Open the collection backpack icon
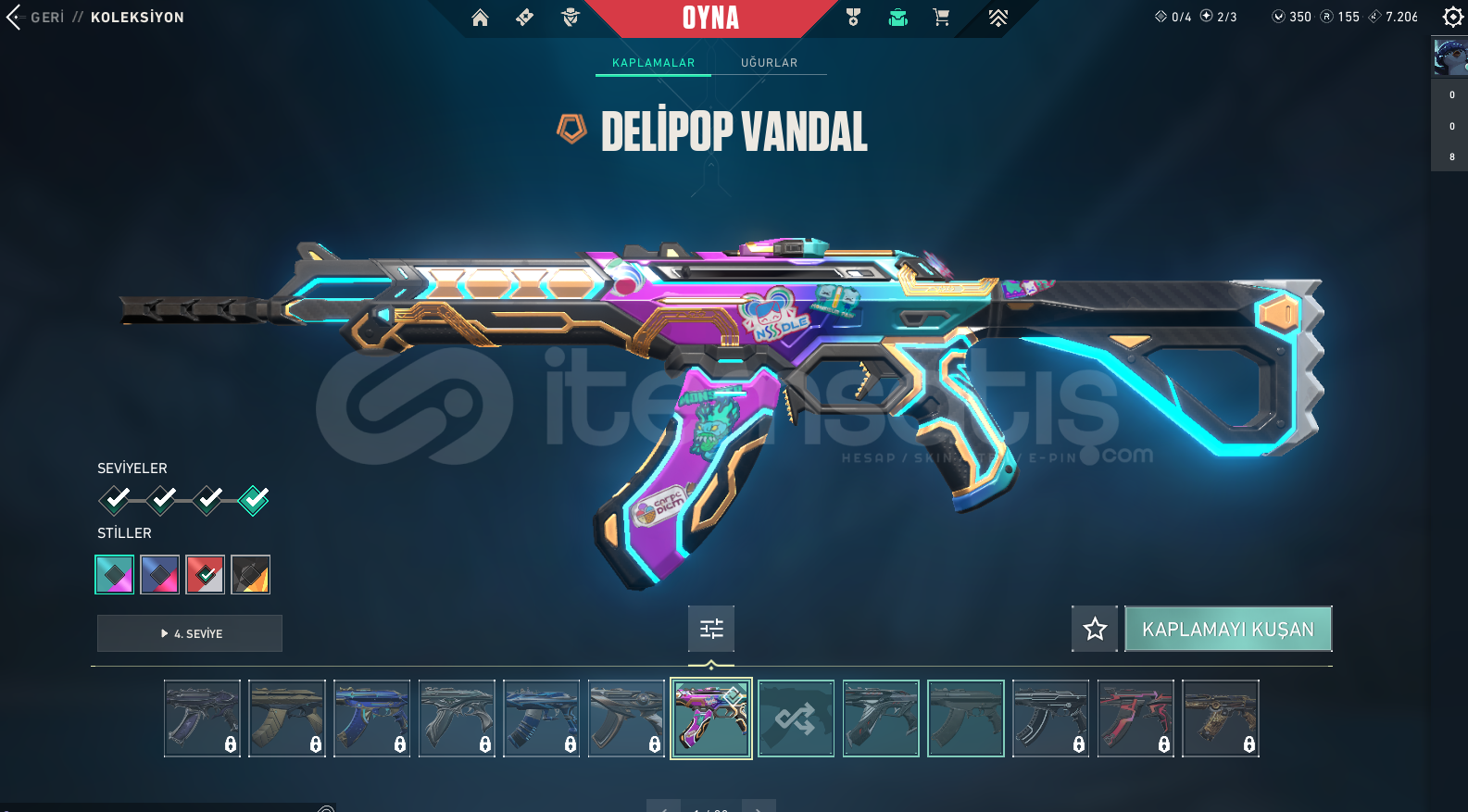 click(x=897, y=17)
